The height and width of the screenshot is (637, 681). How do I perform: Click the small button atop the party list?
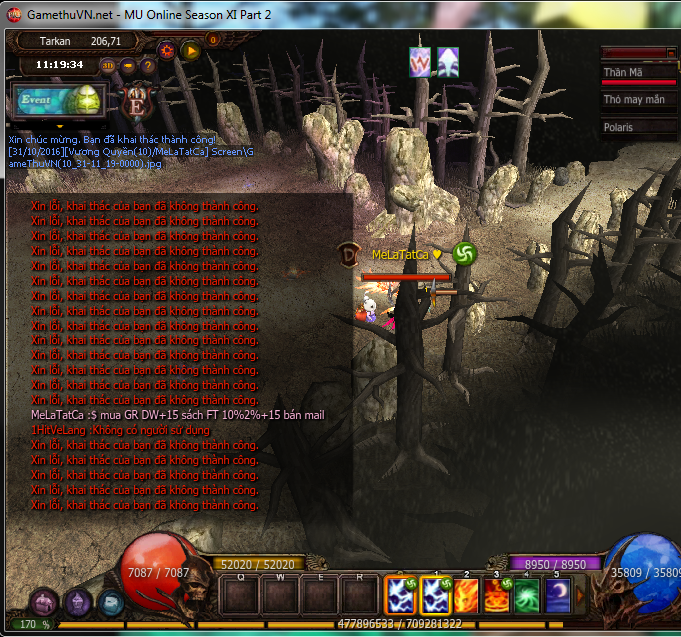[x=670, y=52]
